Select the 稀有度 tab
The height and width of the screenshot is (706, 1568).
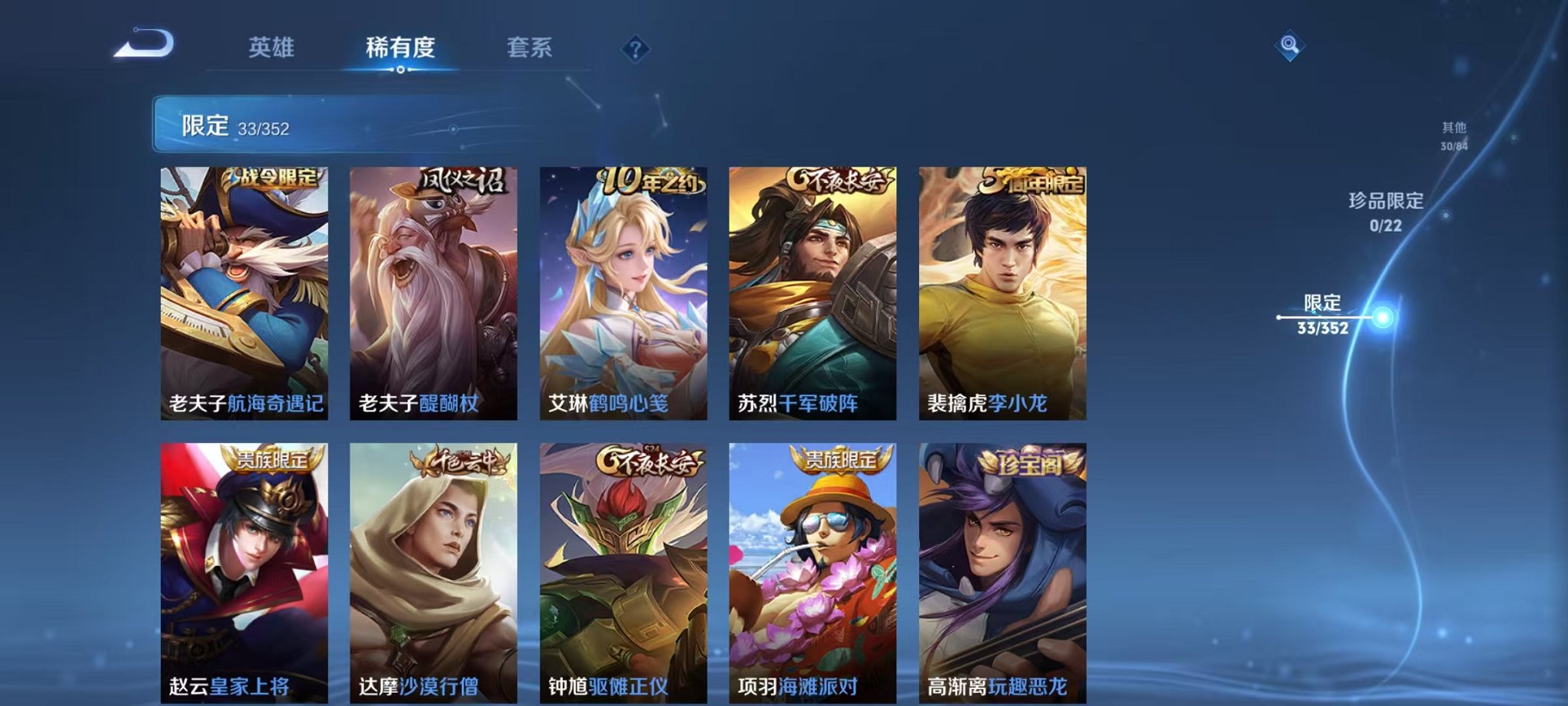401,48
